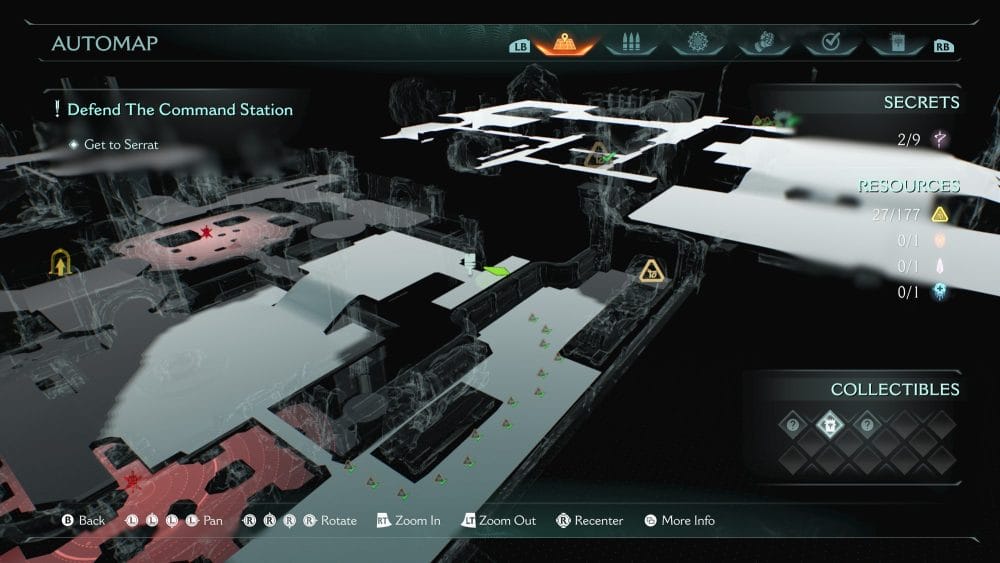Switch to the ammo bullets tab

click(628, 44)
